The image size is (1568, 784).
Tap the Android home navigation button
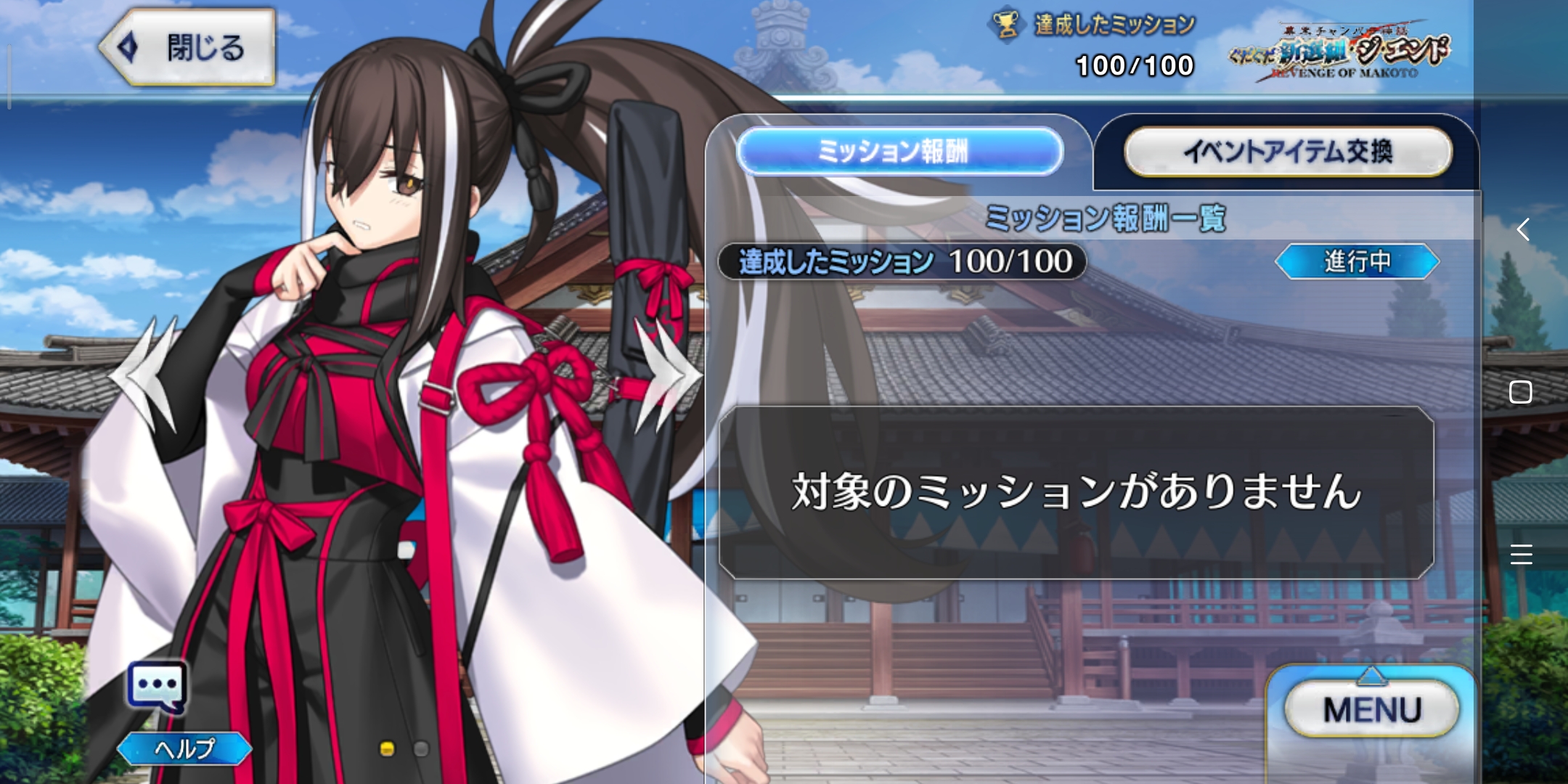(1520, 392)
